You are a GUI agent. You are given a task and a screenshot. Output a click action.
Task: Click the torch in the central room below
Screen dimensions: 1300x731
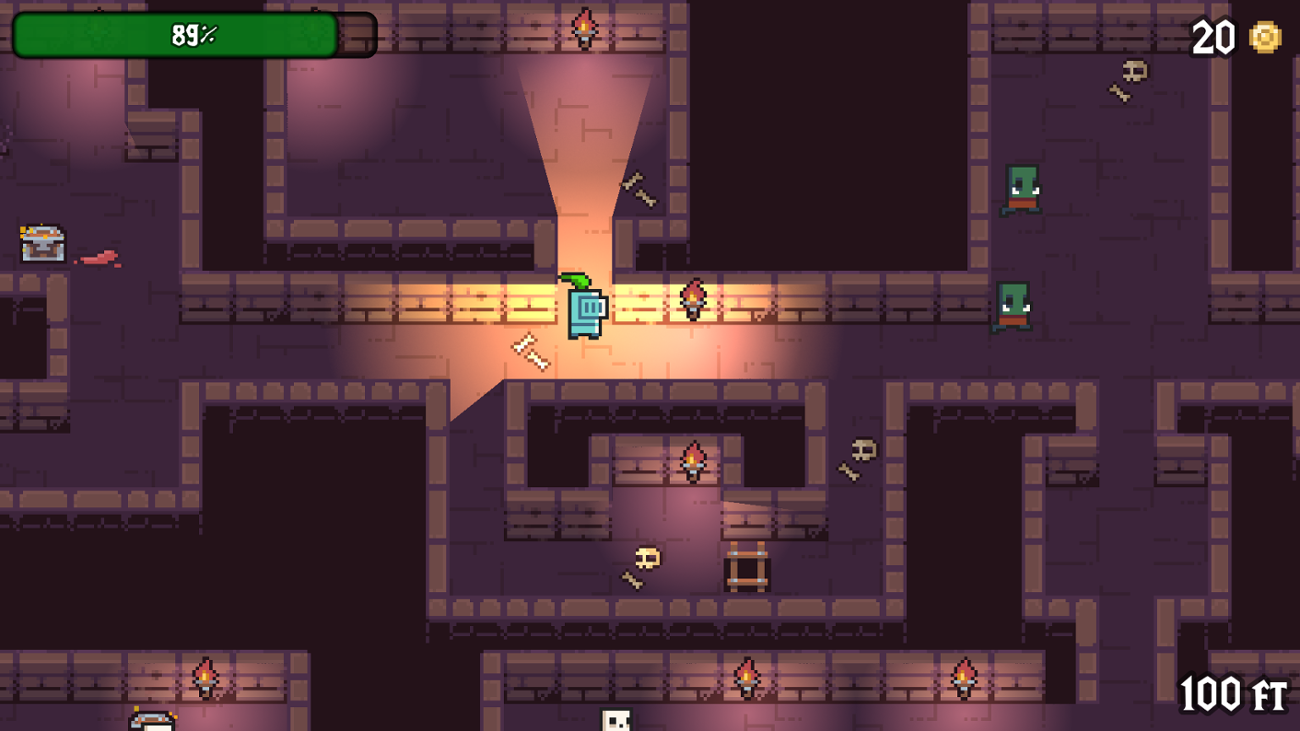pyautogui.click(x=694, y=460)
